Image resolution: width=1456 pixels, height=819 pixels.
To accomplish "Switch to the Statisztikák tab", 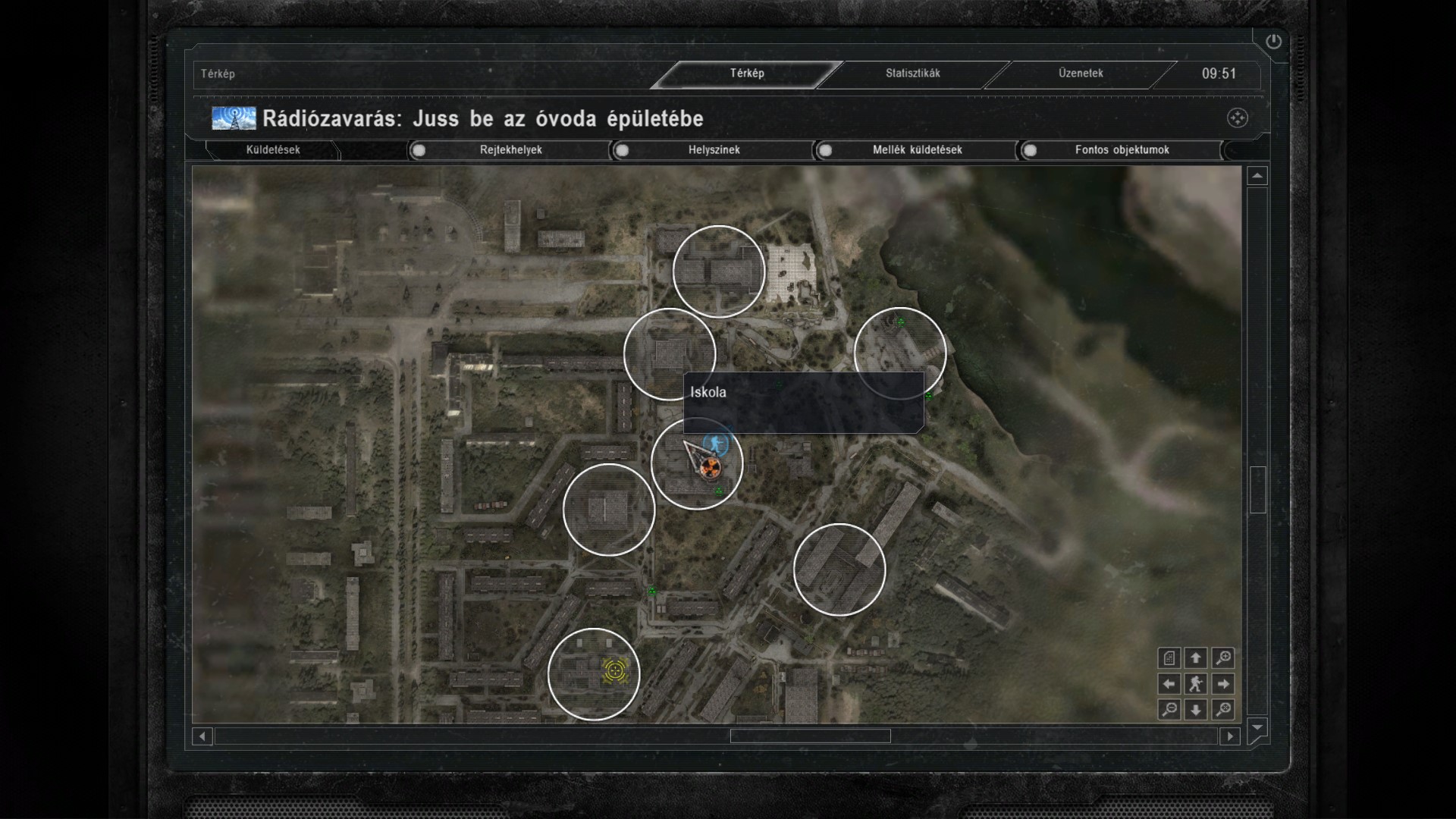I will [x=912, y=74].
